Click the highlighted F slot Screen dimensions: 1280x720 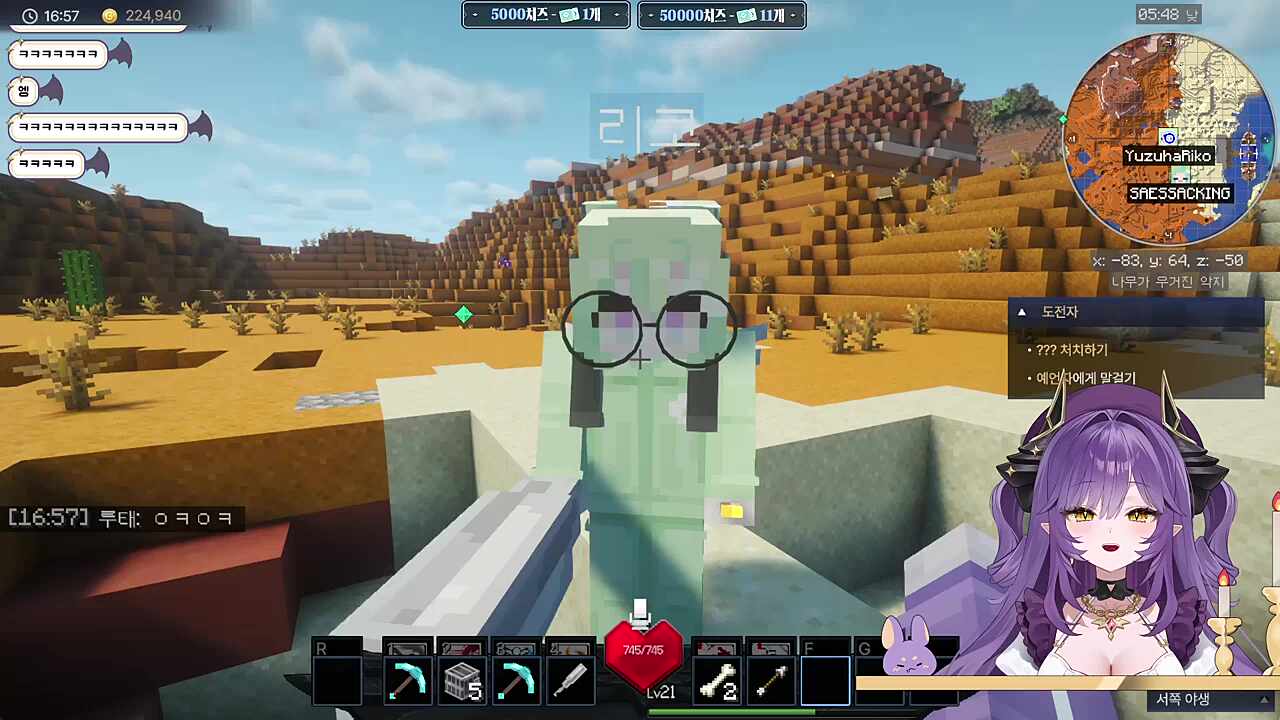click(x=825, y=681)
